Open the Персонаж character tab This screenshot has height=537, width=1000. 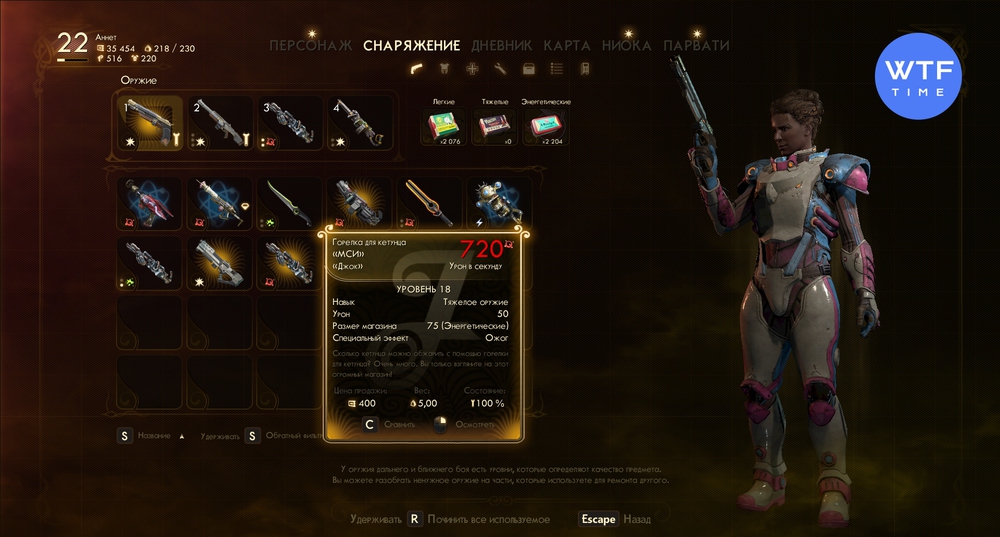[313, 46]
